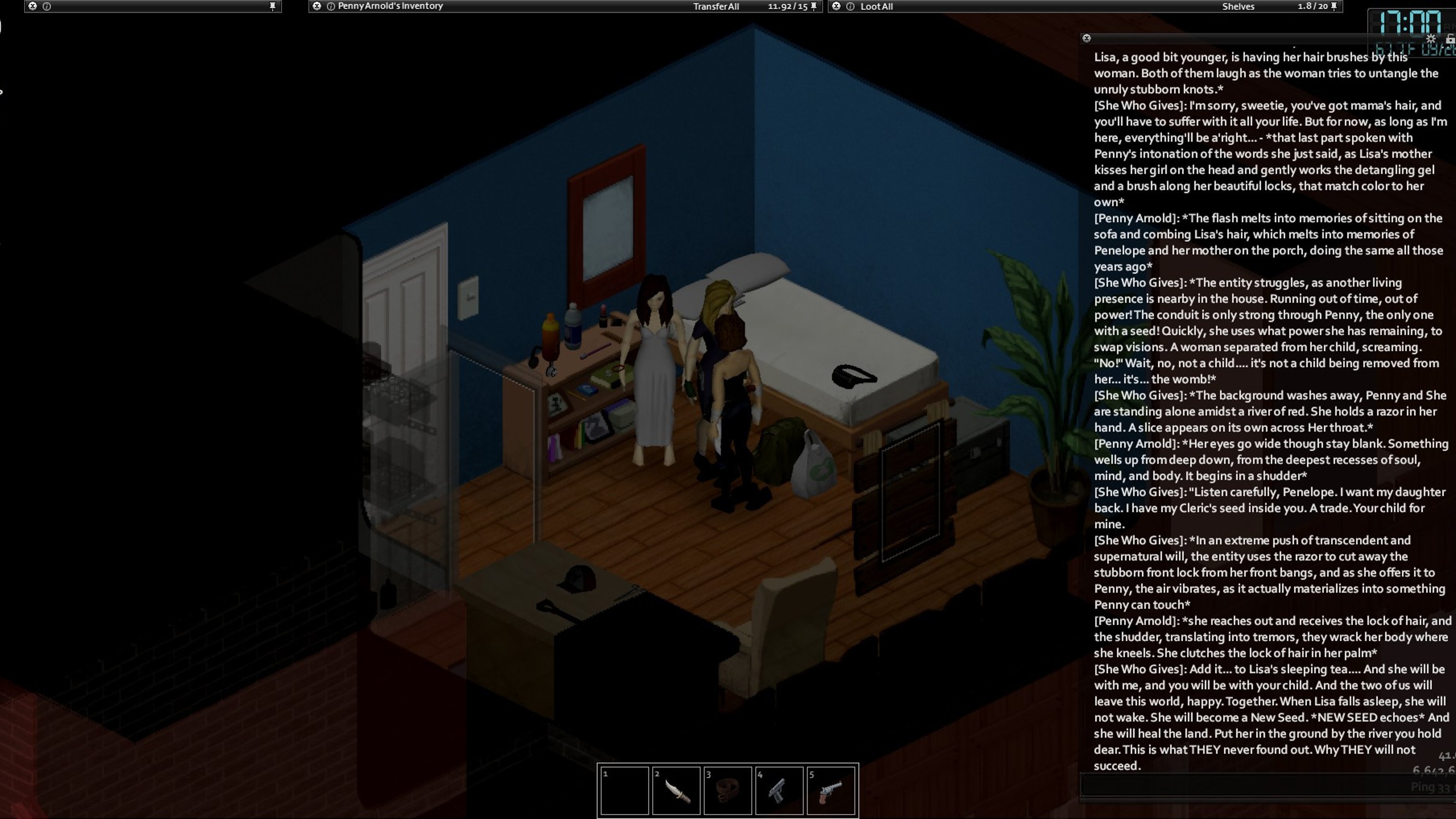Close the chat log window
Screen dimensions: 1456x819
[1086, 38]
